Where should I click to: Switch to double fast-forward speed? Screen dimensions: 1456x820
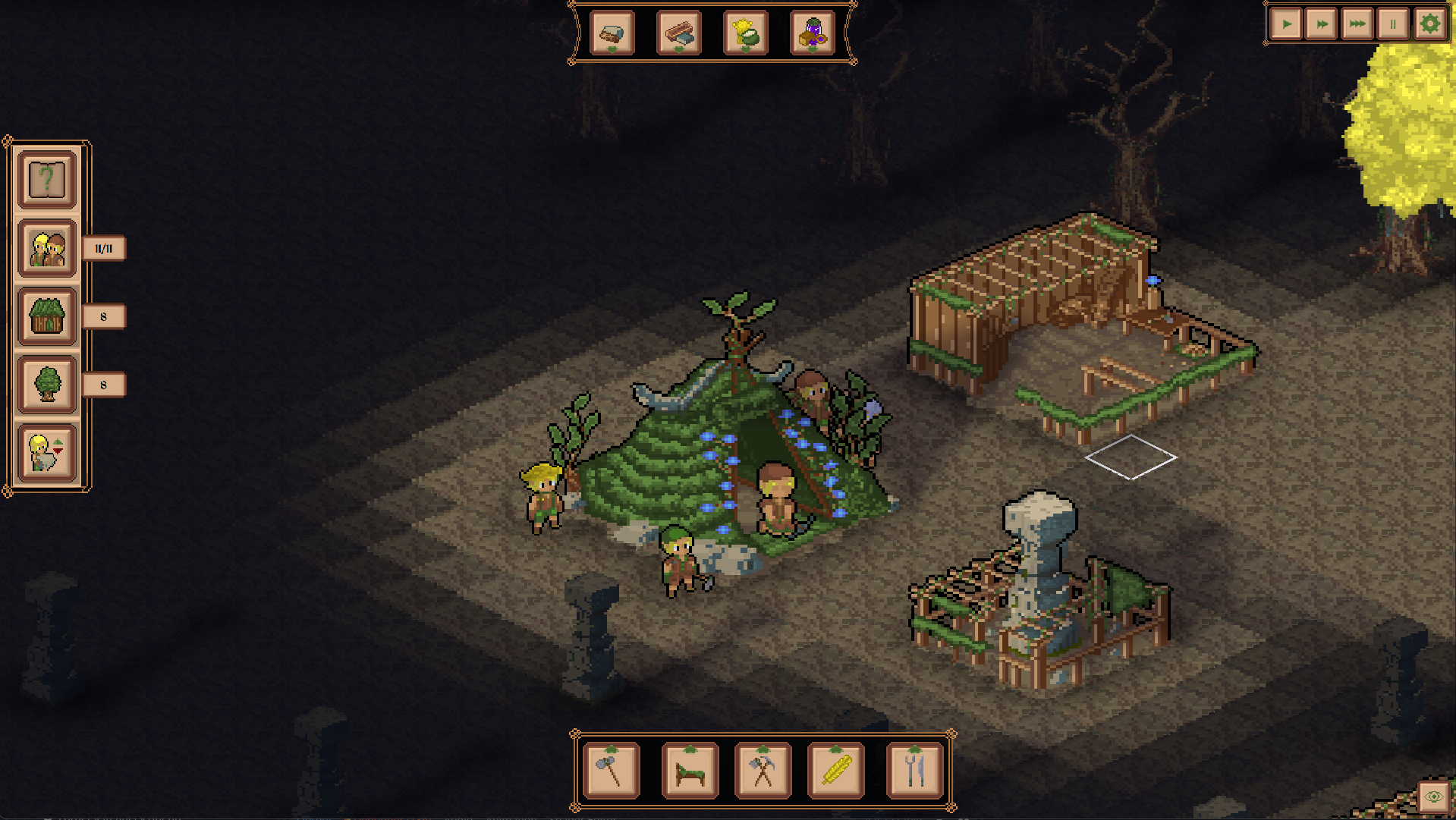1322,24
